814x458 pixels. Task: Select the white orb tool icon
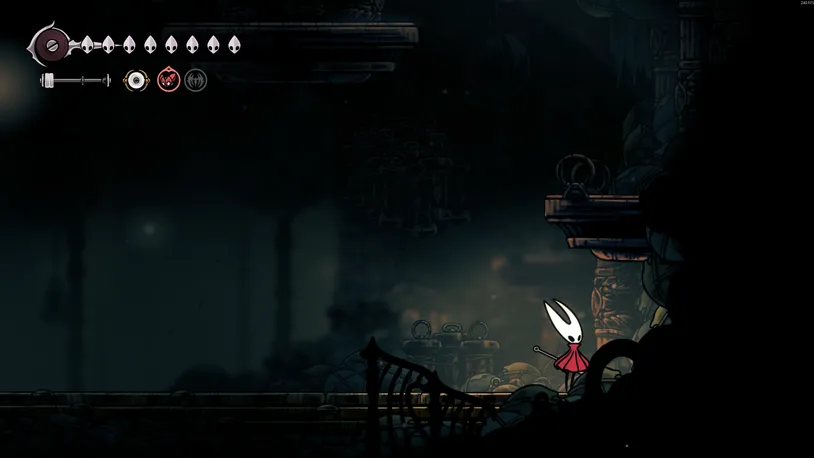136,80
